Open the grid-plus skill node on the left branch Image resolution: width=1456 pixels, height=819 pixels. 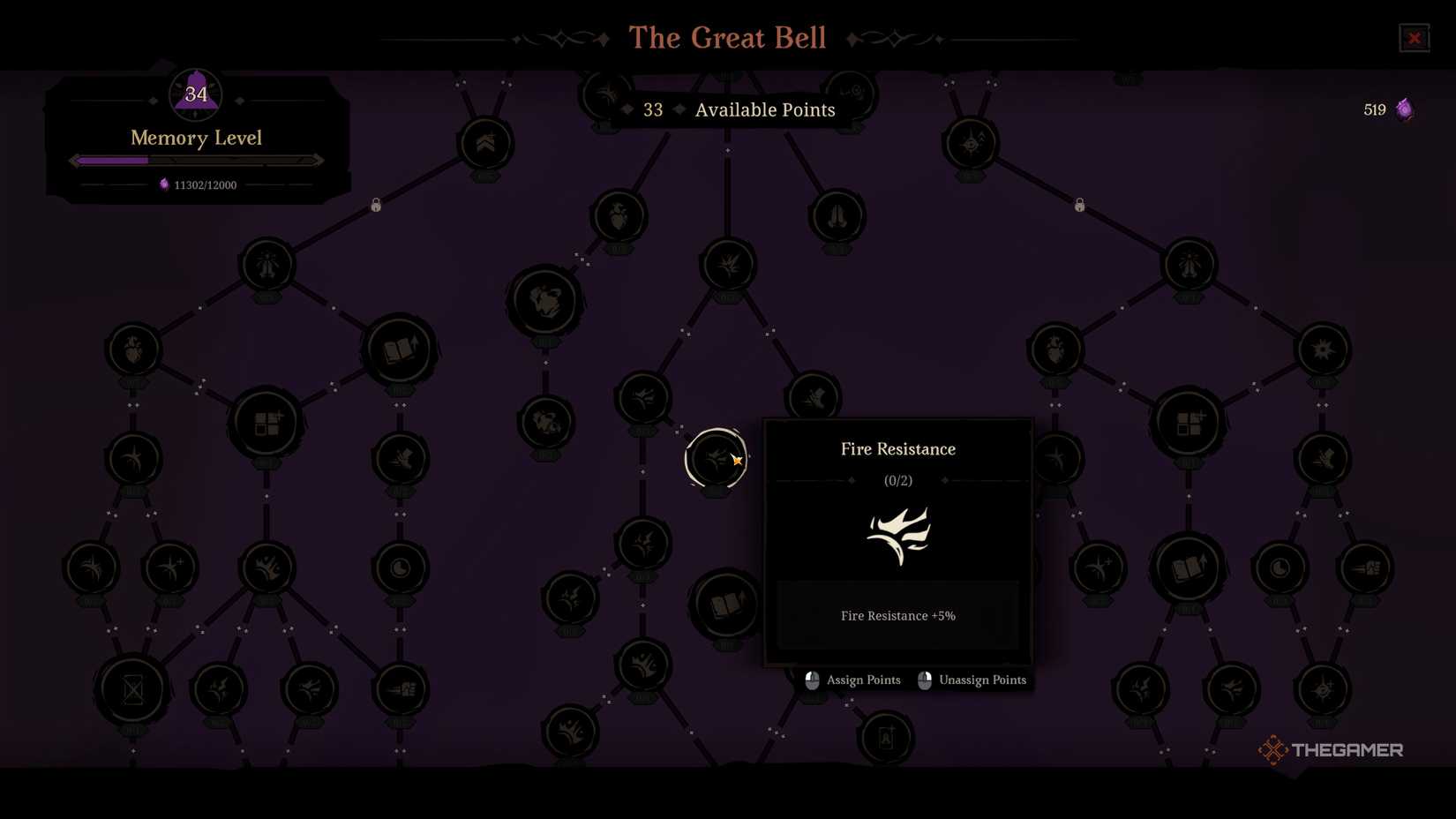(267, 424)
